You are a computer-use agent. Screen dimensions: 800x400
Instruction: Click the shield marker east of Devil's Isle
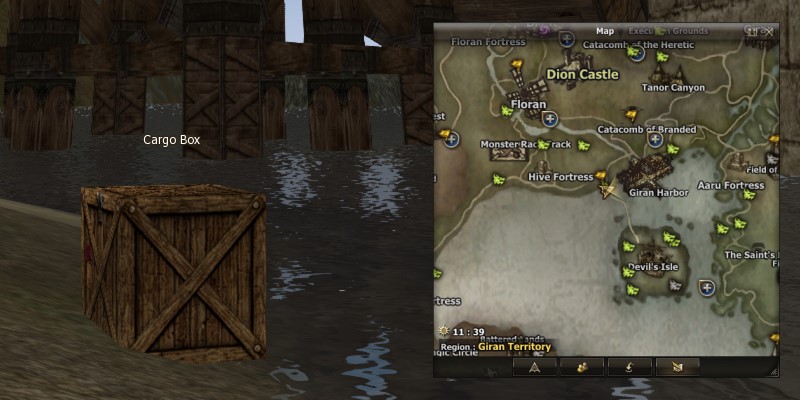tap(707, 288)
